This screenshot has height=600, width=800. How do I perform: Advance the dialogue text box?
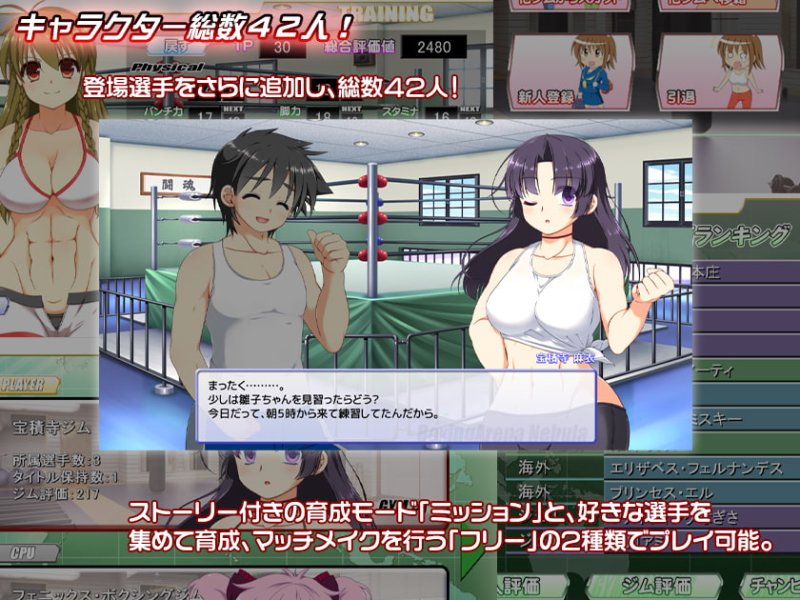click(x=397, y=407)
